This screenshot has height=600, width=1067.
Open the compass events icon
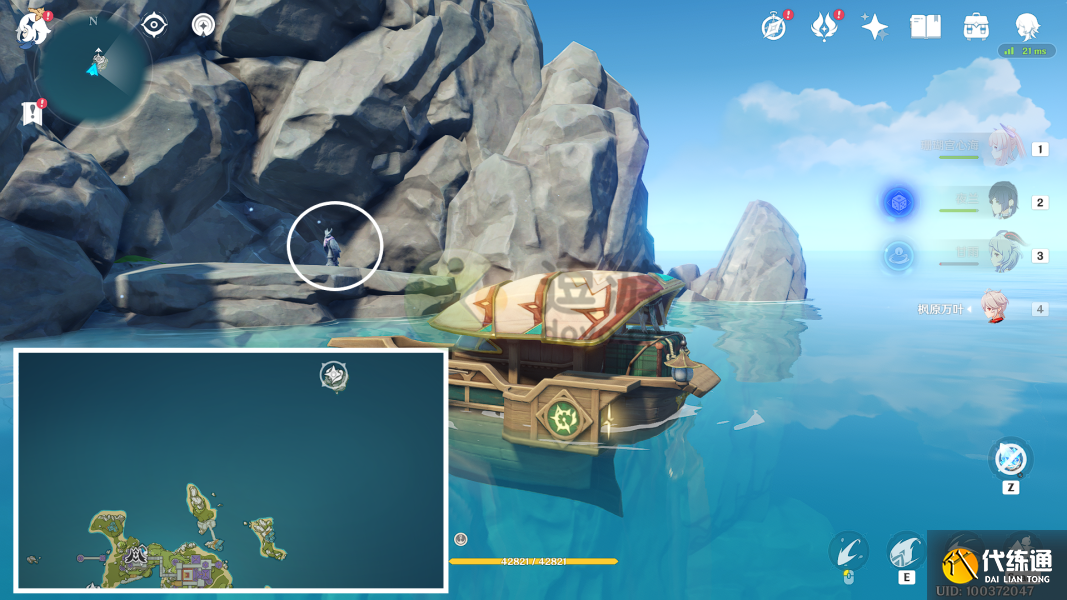pyautogui.click(x=774, y=27)
